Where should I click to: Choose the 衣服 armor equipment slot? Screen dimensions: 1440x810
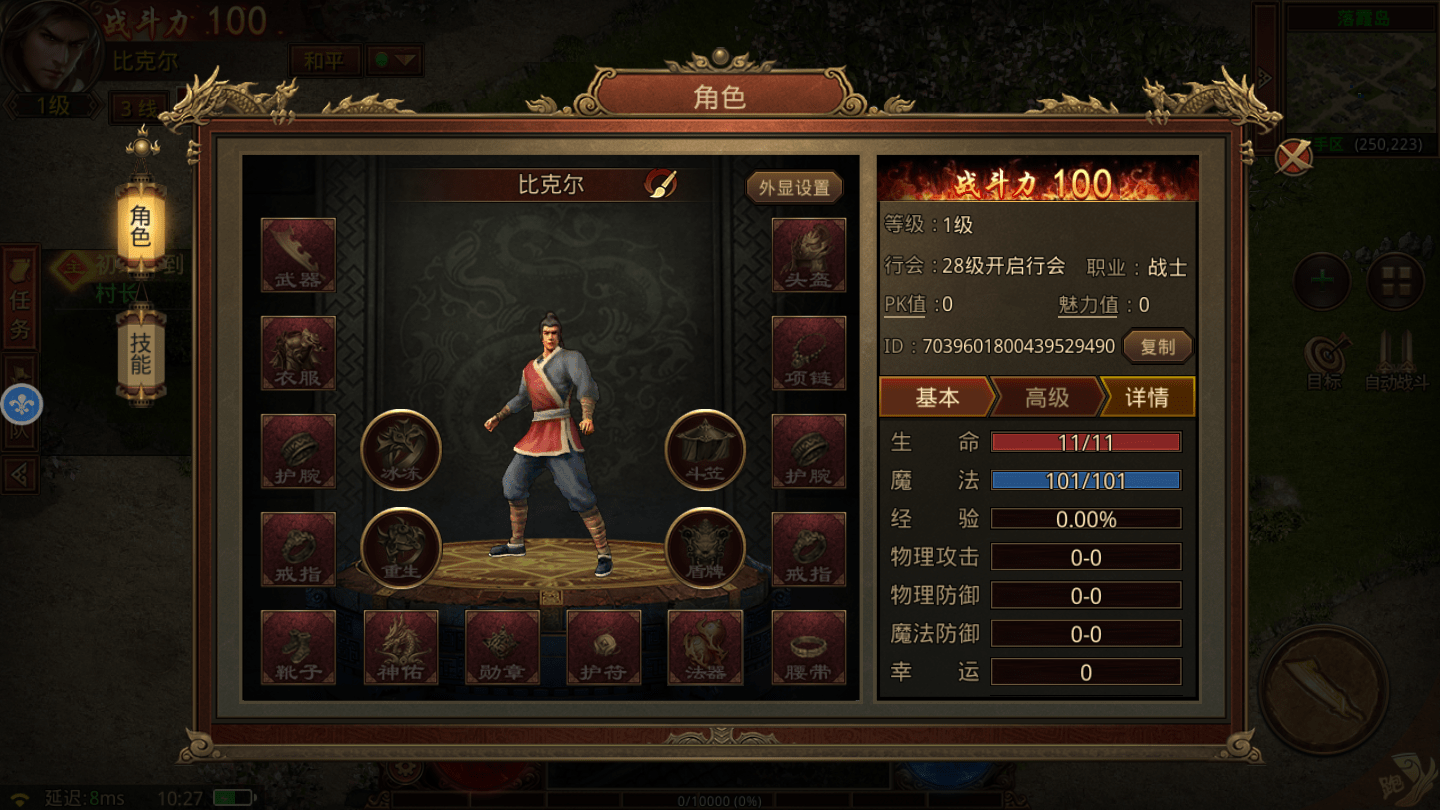point(298,353)
